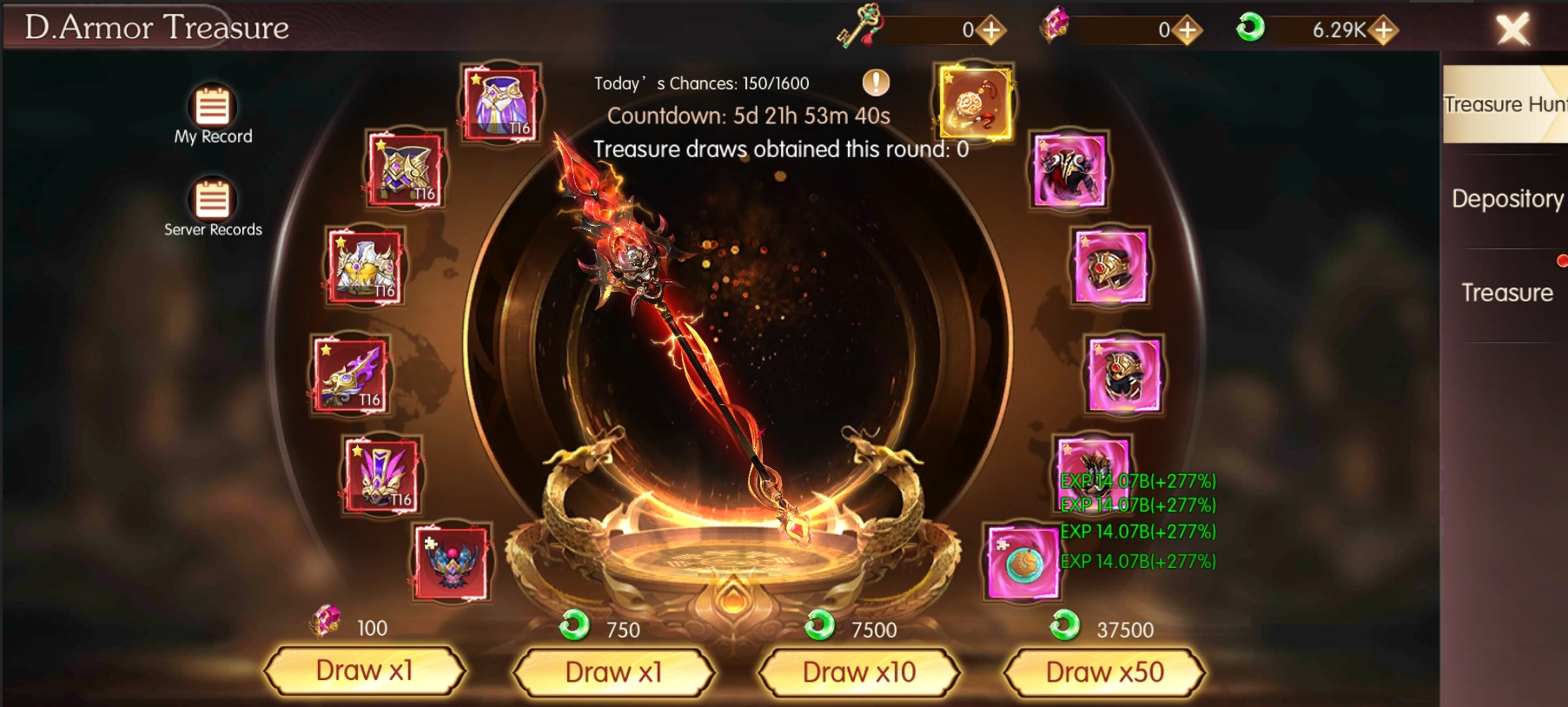1568x707 pixels.
Task: Open the Treasure tab
Action: coord(1506,293)
